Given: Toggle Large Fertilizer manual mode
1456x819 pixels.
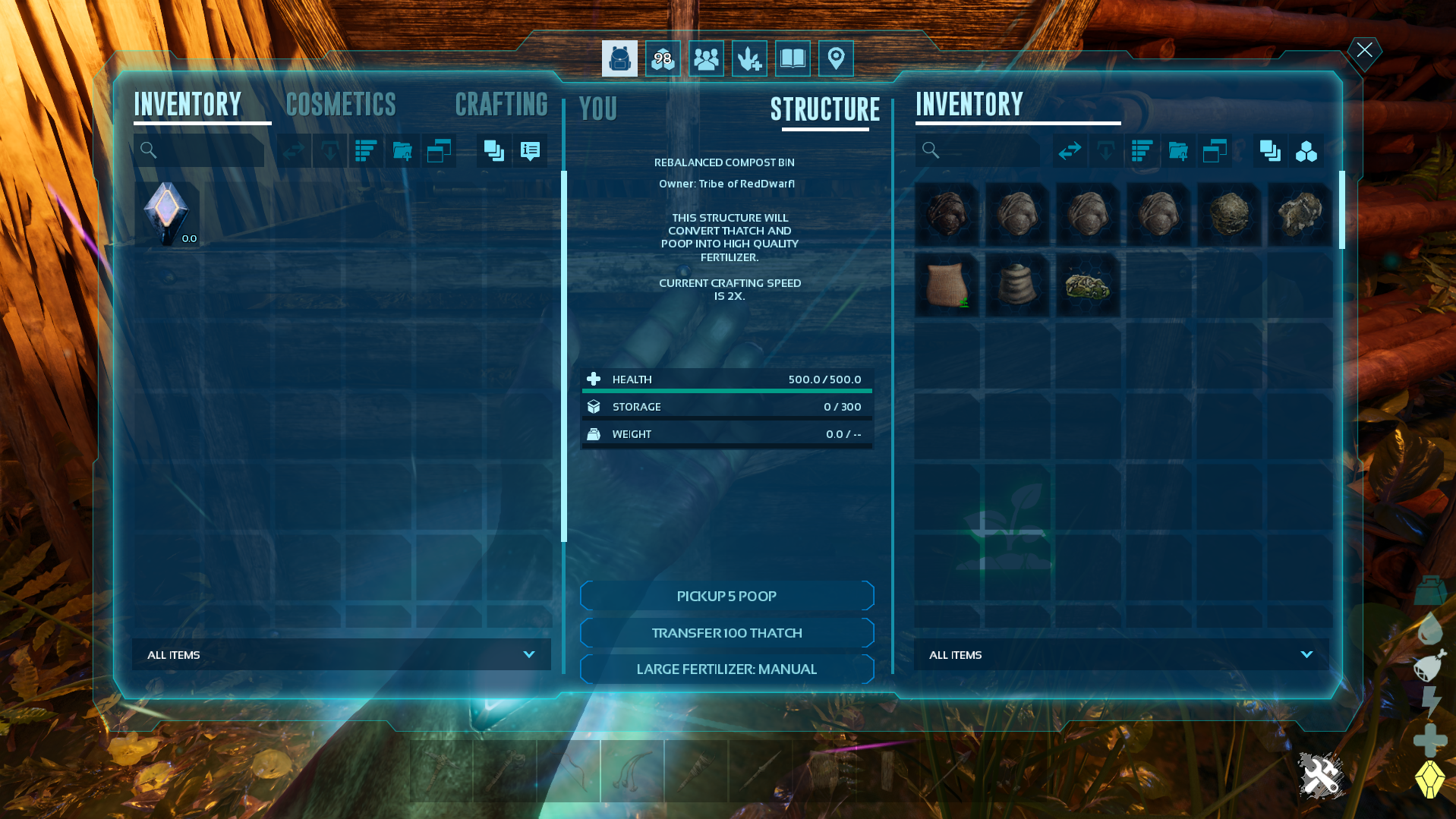Looking at the screenshot, I should click(x=726, y=669).
